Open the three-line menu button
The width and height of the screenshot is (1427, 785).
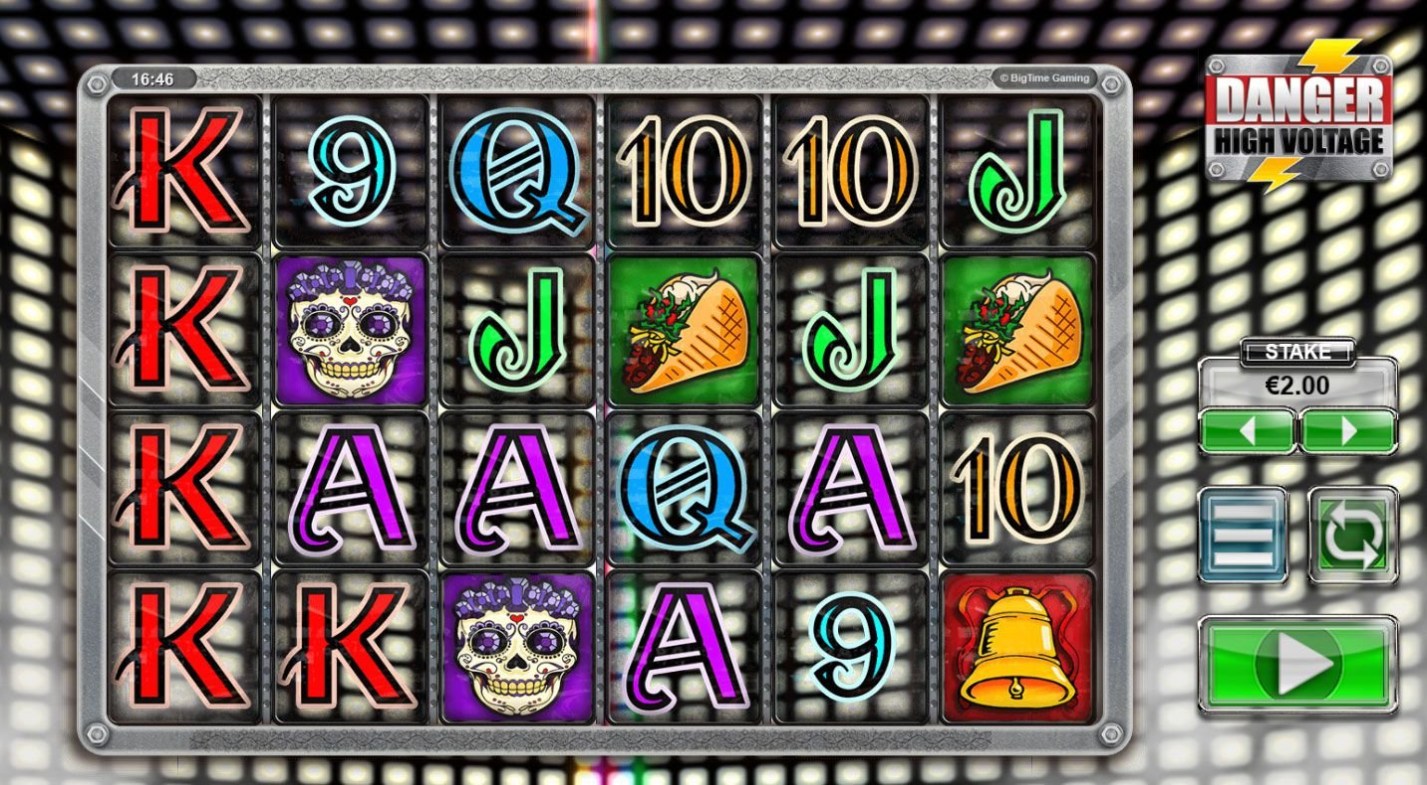point(1243,534)
